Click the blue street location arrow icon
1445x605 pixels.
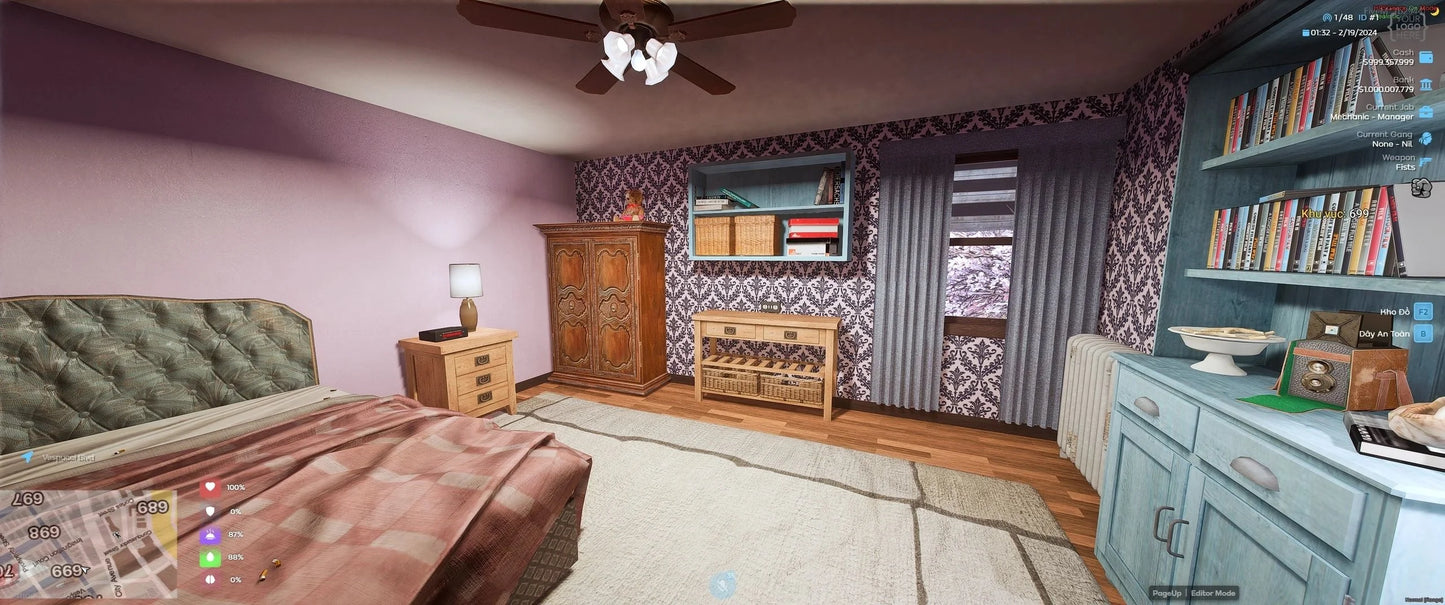pos(27,457)
